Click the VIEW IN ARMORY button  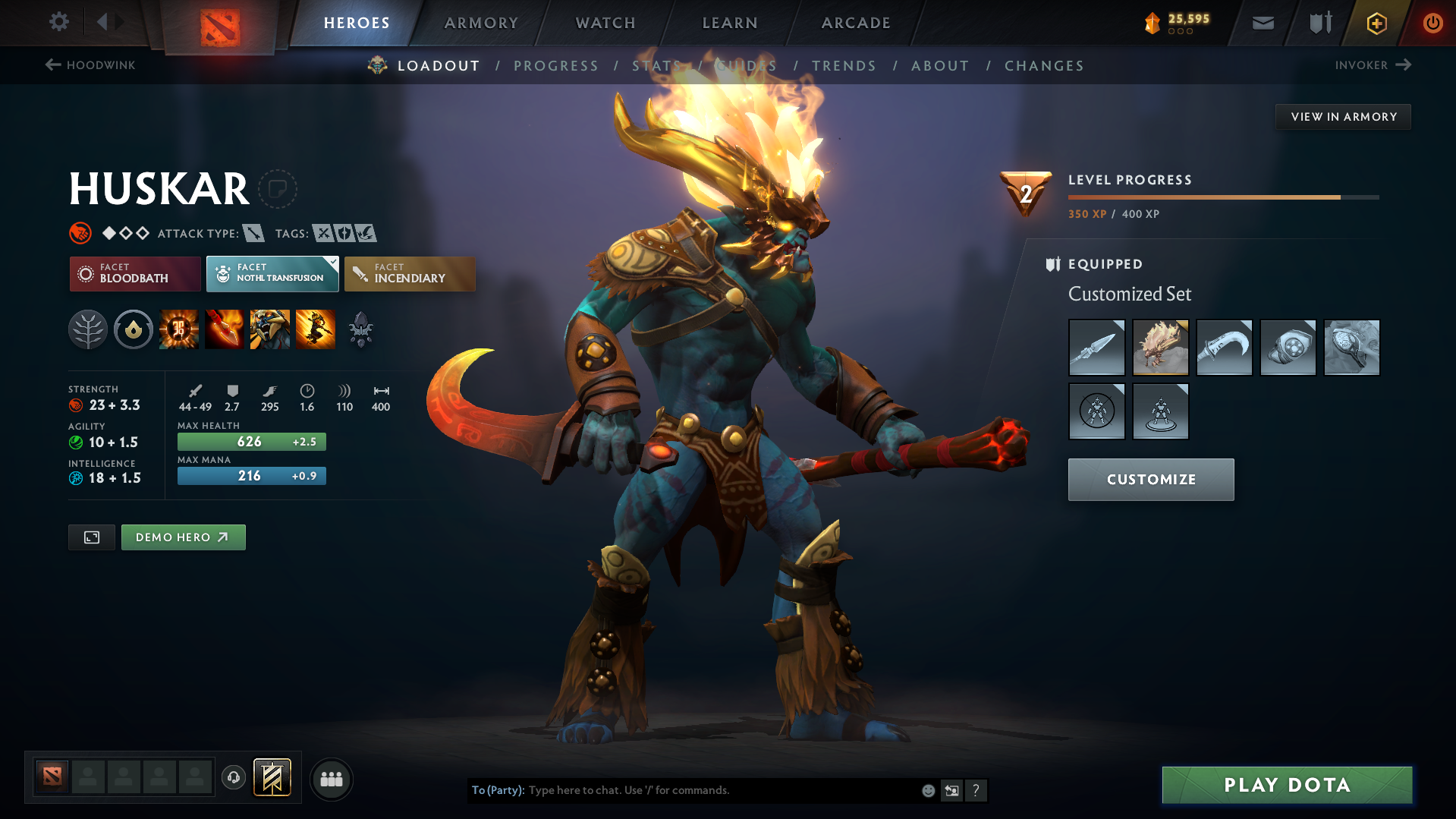[1343, 116]
